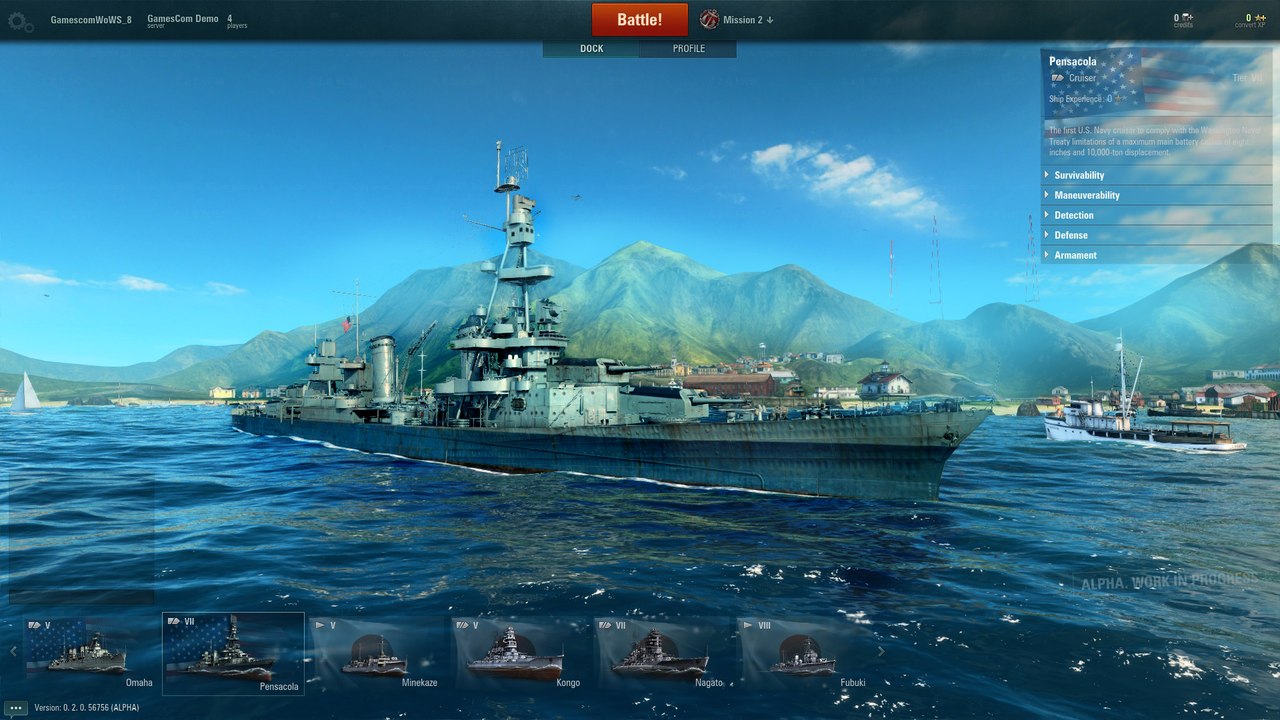This screenshot has width=1280, height=720.
Task: Choose the Pensacola ship card
Action: tap(233, 653)
